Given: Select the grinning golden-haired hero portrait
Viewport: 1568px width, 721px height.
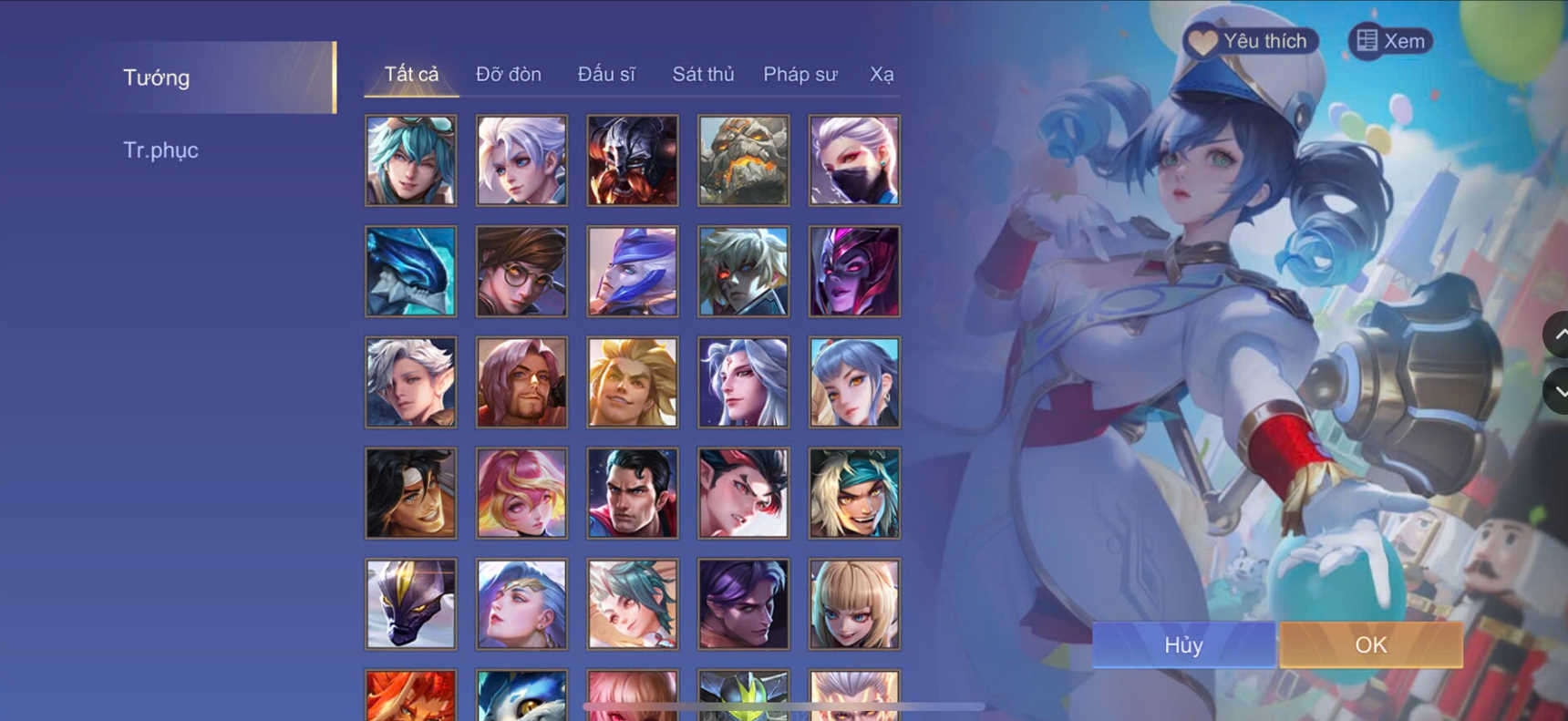Looking at the screenshot, I should pos(632,382).
